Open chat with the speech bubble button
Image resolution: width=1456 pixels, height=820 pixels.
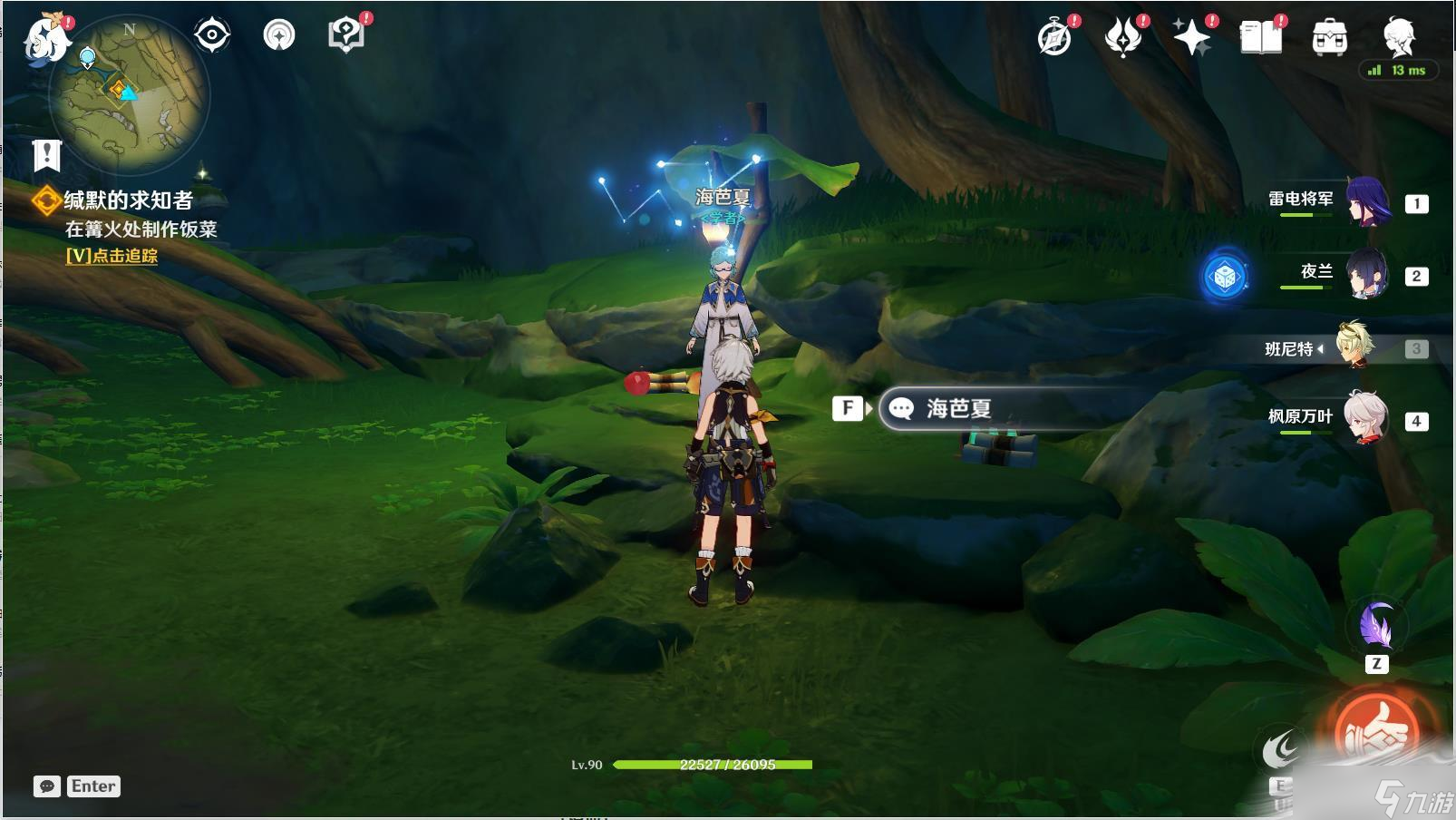coord(47,786)
